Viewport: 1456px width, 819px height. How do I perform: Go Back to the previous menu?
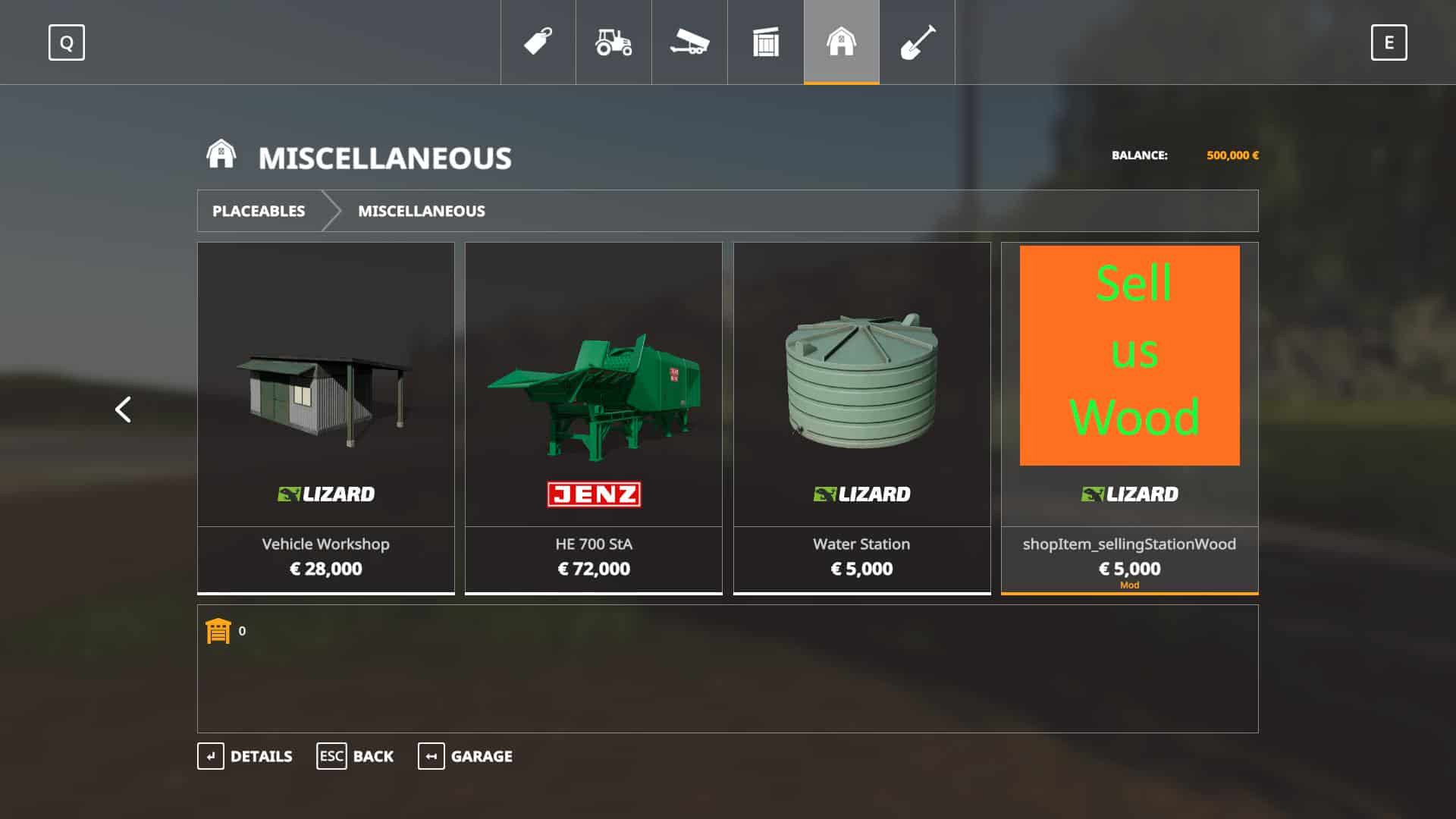click(x=355, y=756)
